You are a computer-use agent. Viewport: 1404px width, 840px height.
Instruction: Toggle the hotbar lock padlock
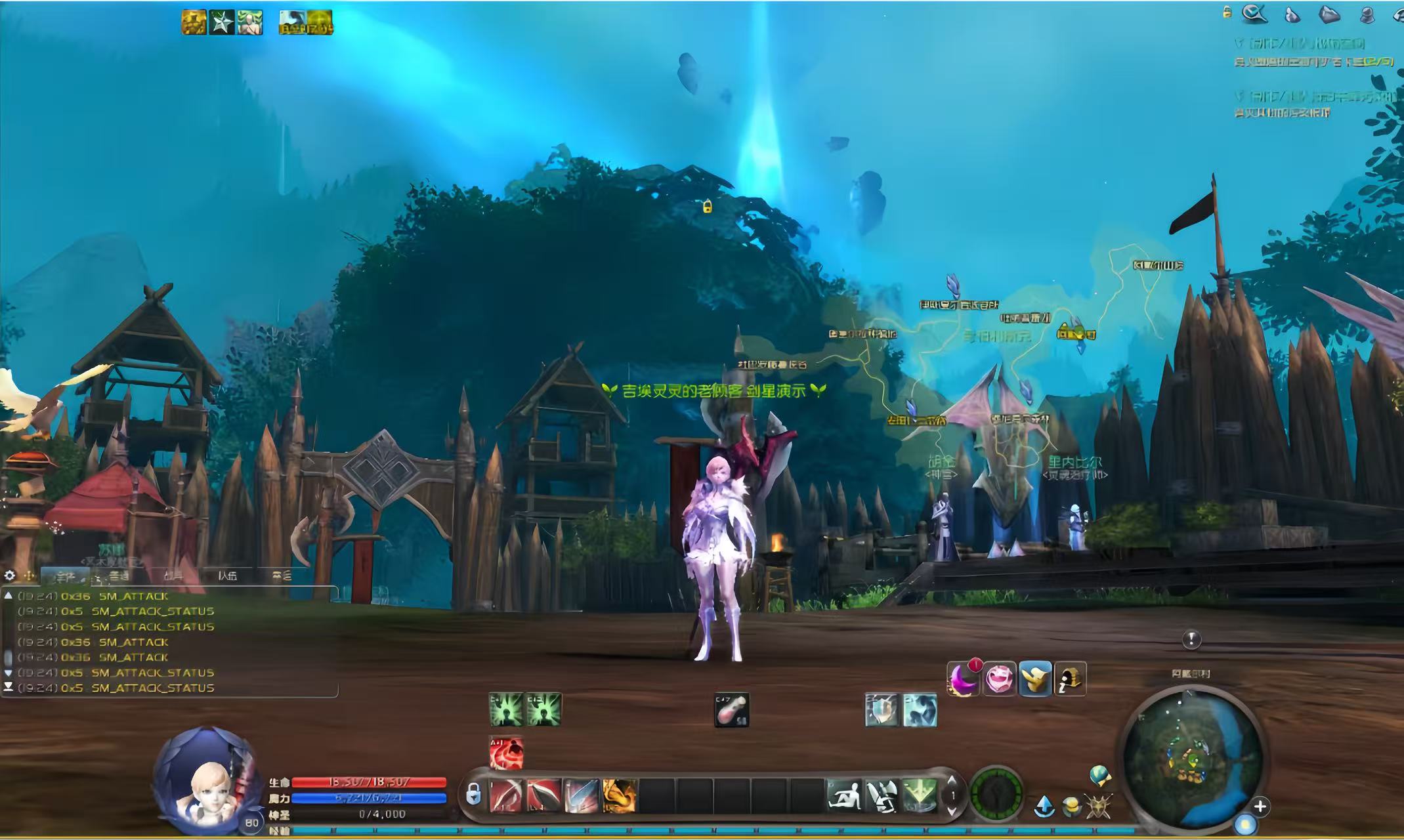[x=473, y=795]
